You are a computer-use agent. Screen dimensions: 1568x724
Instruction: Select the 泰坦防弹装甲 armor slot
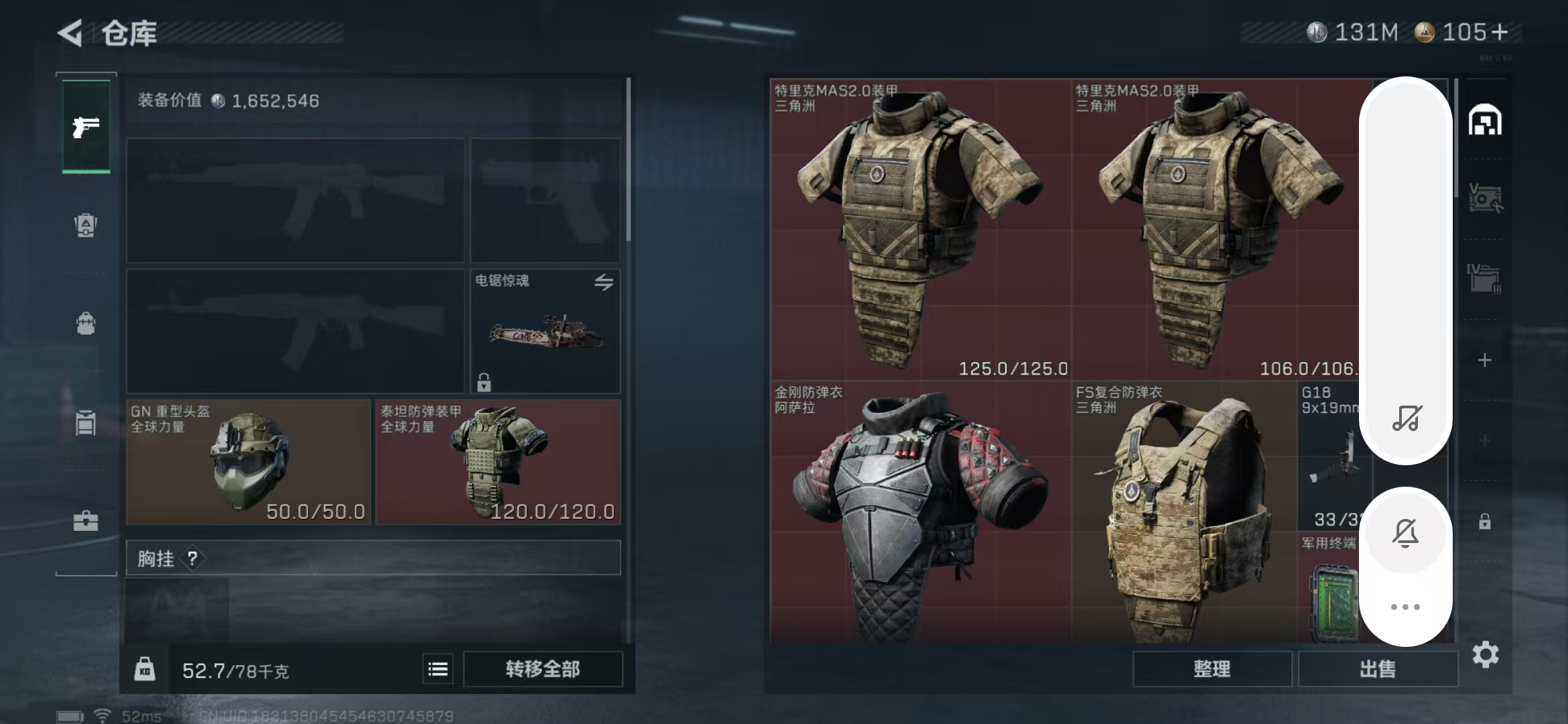pos(498,462)
